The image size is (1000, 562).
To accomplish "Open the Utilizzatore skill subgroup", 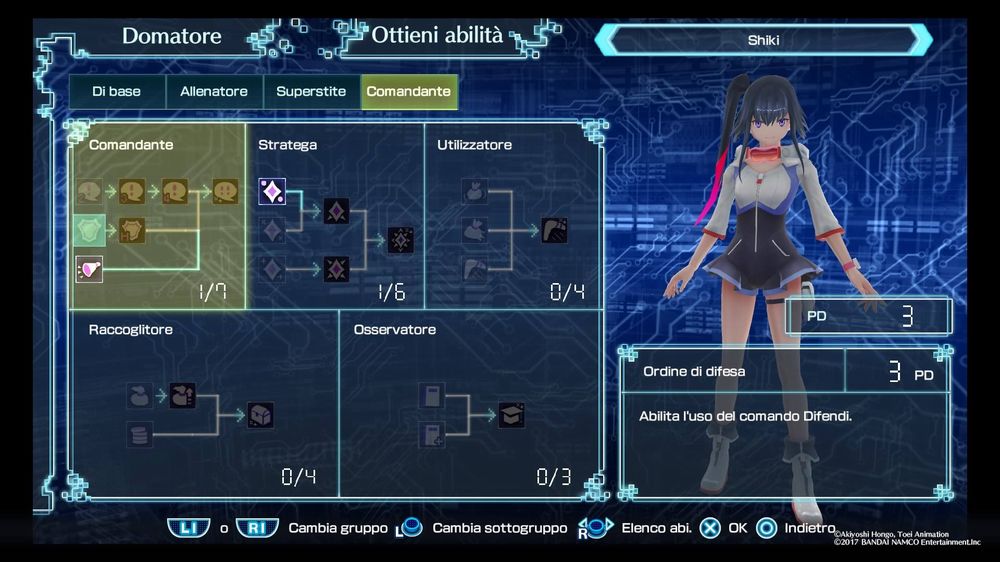I will coord(513,215).
